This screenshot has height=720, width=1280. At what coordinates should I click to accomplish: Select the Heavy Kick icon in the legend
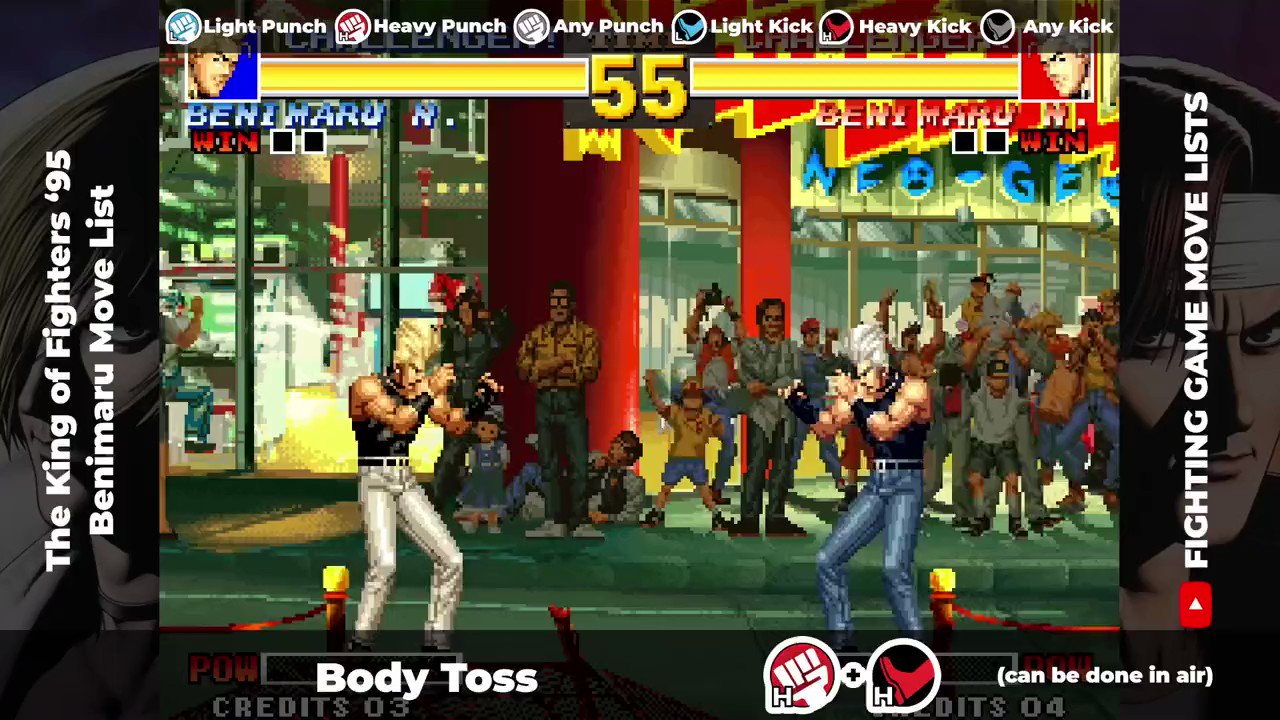point(838,26)
